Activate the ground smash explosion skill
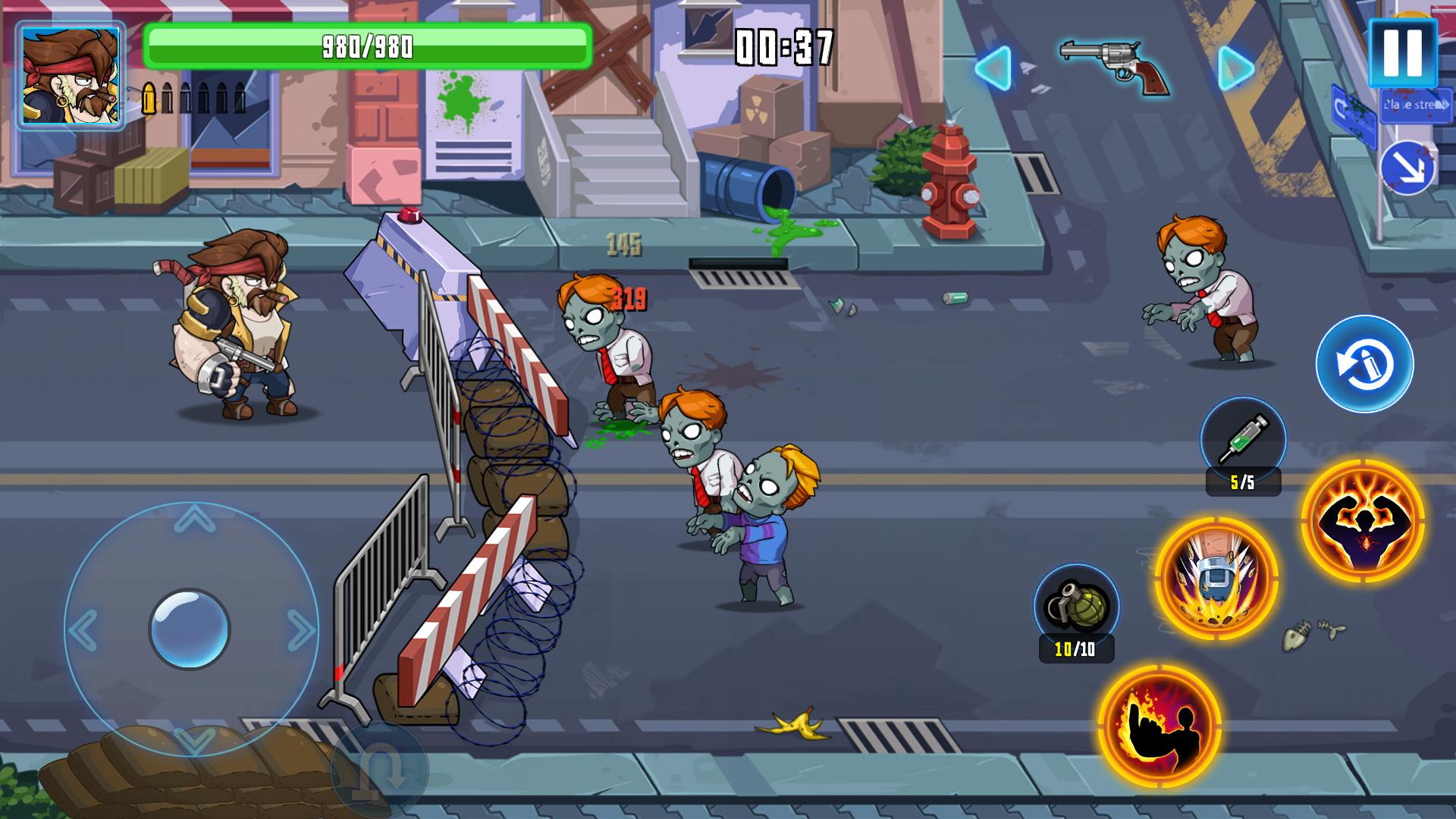The width and height of the screenshot is (1456, 819). coord(1216,578)
